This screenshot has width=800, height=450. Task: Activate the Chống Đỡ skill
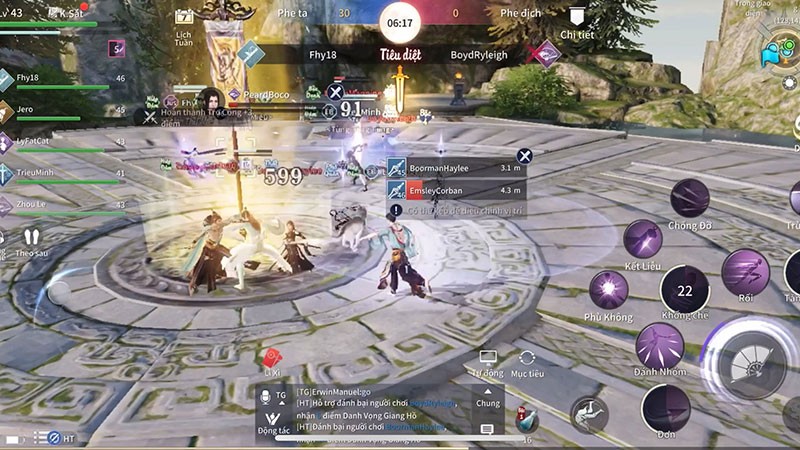pos(689,198)
